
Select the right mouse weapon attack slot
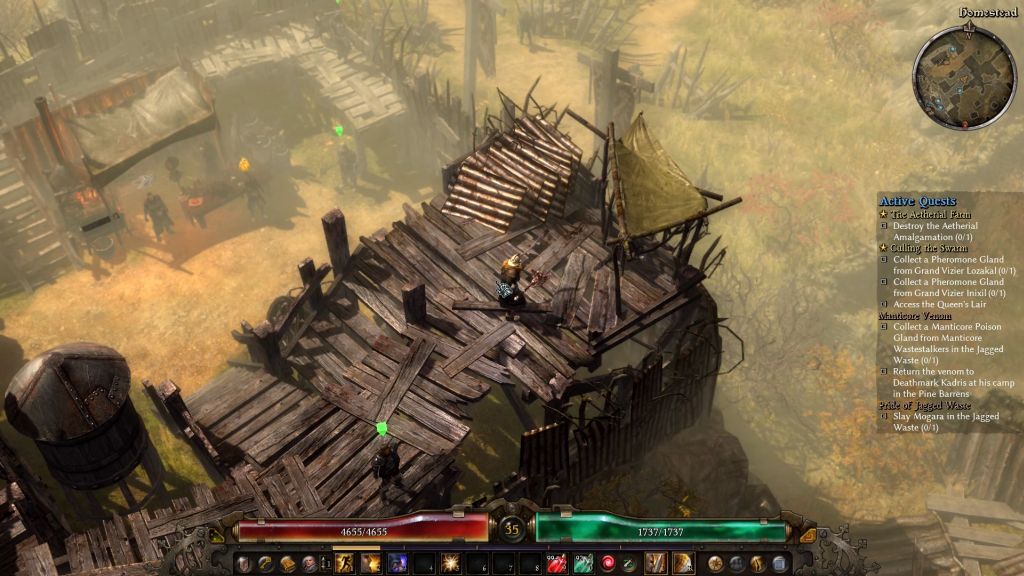point(683,564)
